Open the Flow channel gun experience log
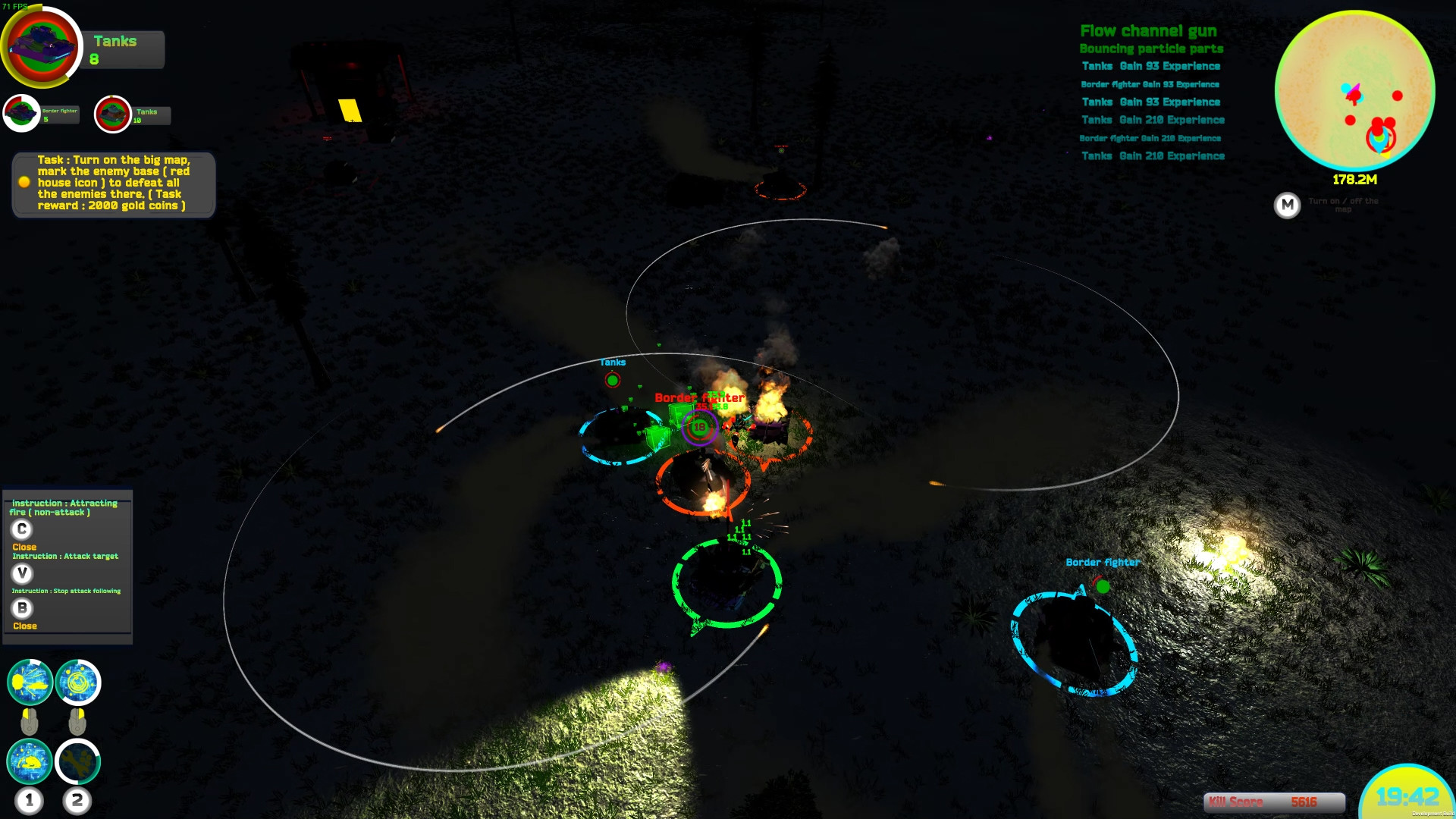 pos(1150,32)
